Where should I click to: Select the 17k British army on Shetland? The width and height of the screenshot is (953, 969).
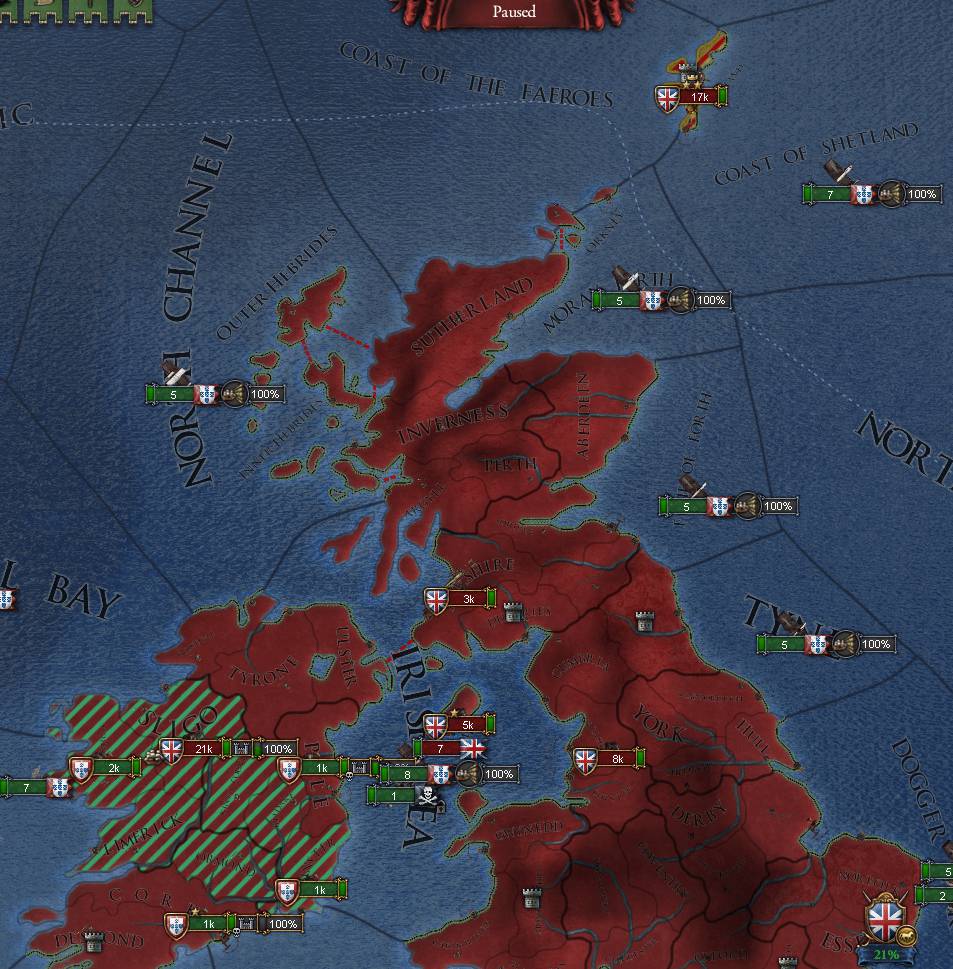click(697, 97)
